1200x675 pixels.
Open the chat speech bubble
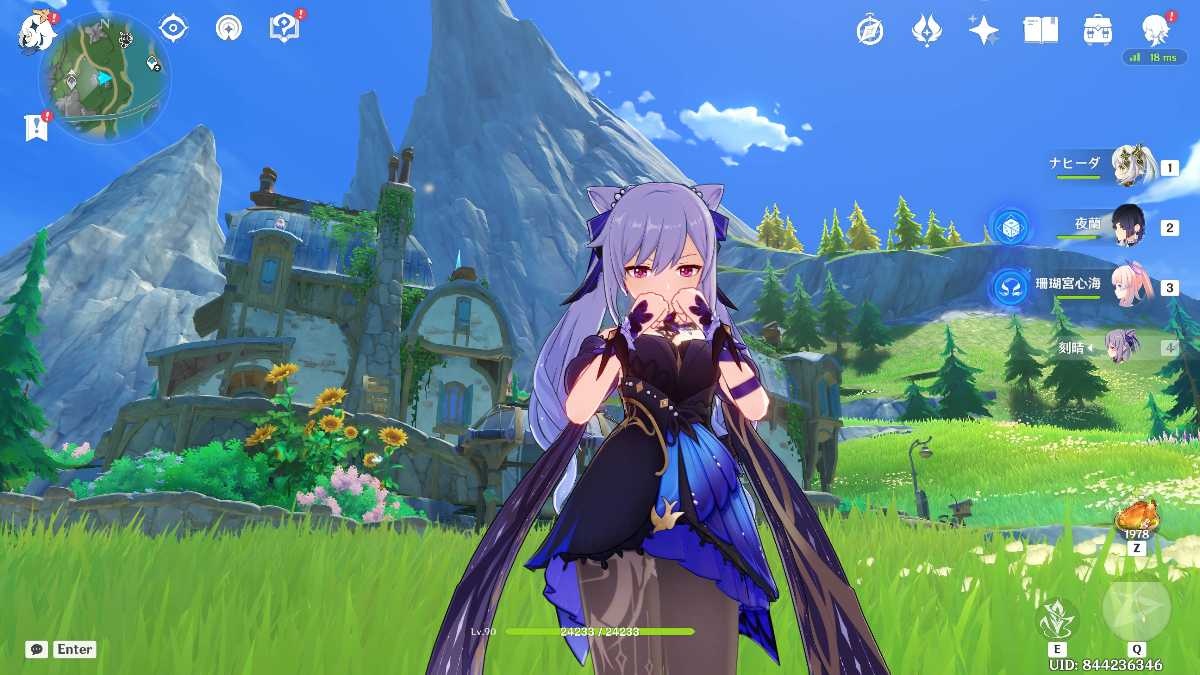point(37,649)
